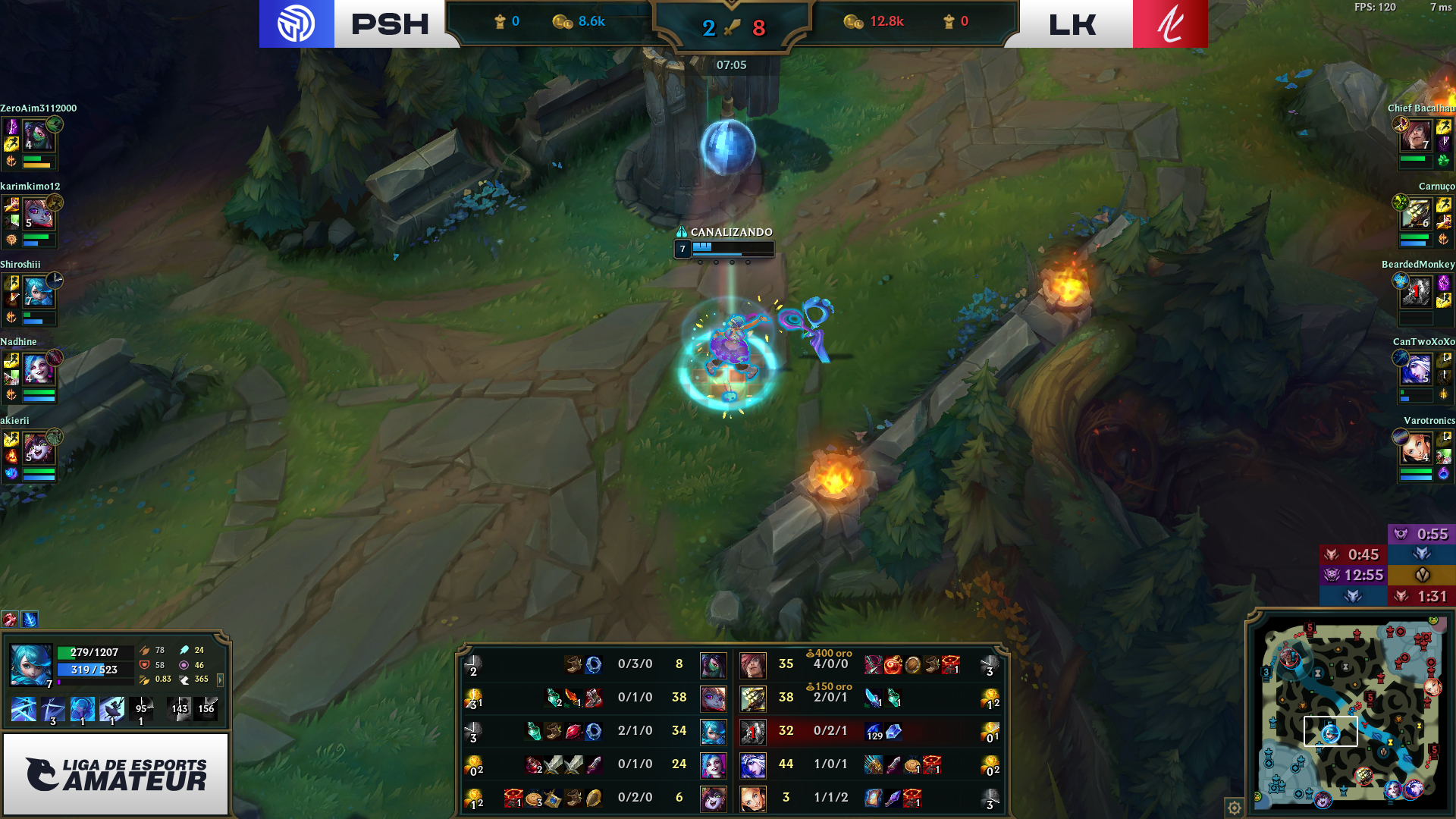The height and width of the screenshot is (819, 1456).
Task: Select Chief Bacalhau's champion portrait
Action: [x=1416, y=136]
